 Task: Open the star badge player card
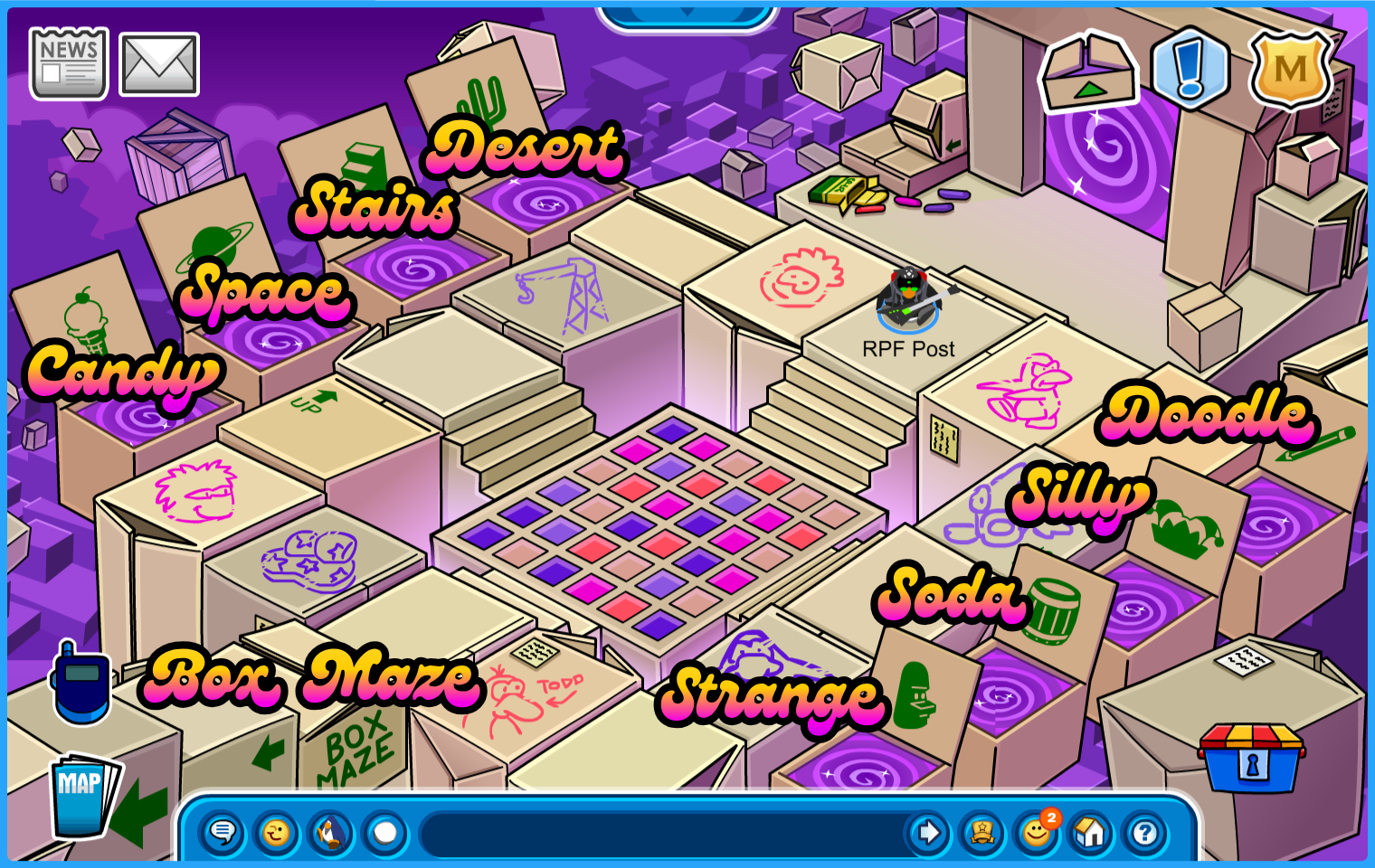982,832
